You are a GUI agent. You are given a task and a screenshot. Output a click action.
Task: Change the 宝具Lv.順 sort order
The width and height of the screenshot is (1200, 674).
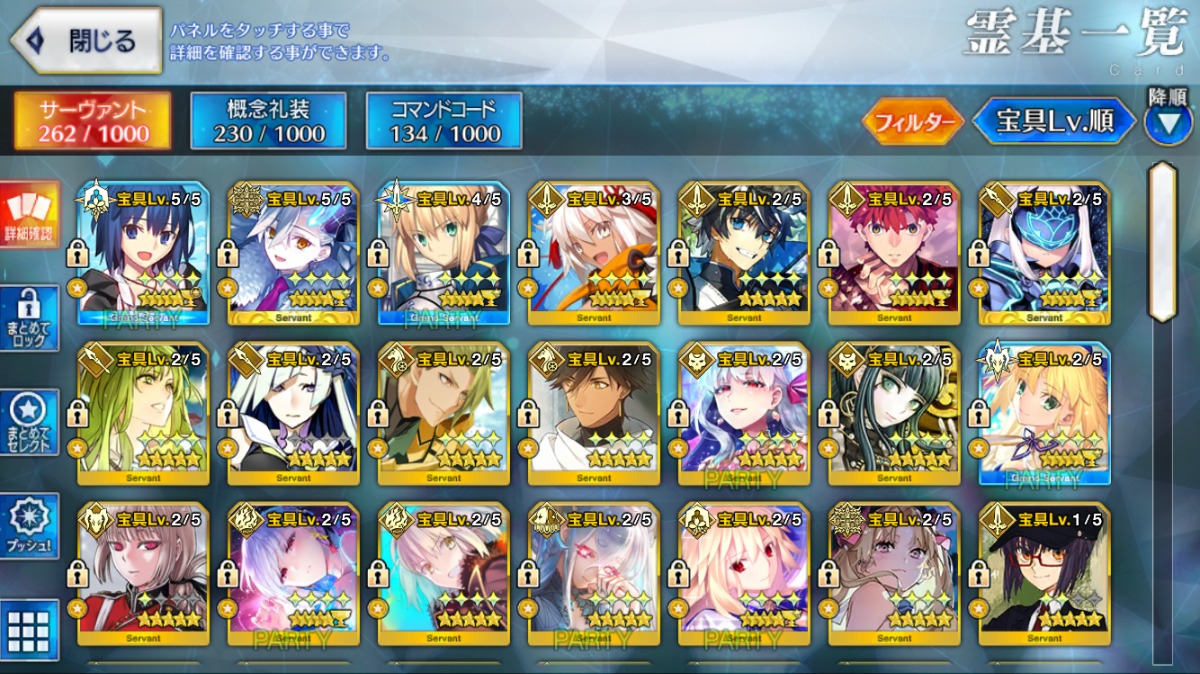(1054, 122)
